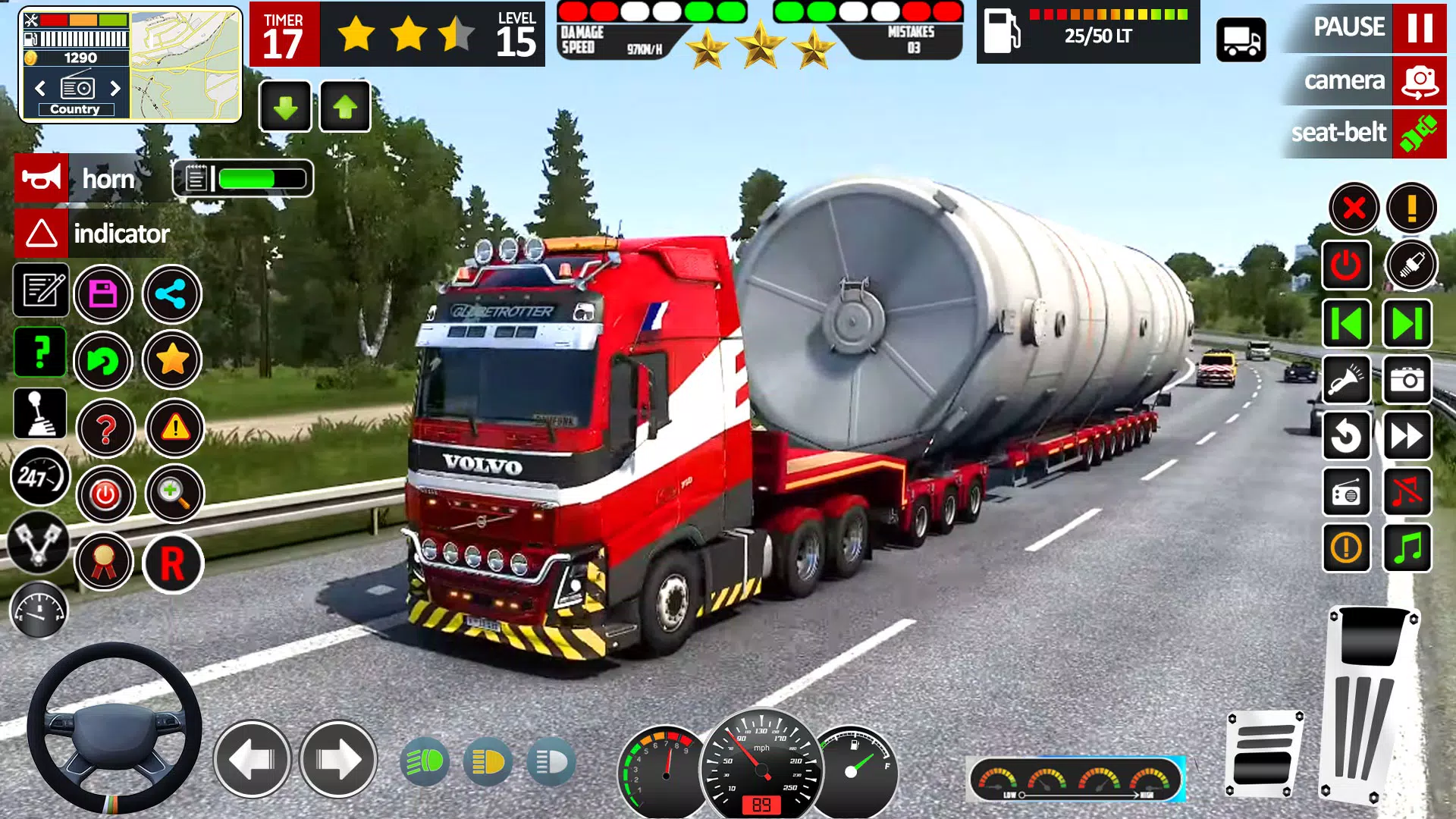The width and height of the screenshot is (1456, 819).
Task: Shift gear up with green up arrow
Action: (345, 106)
